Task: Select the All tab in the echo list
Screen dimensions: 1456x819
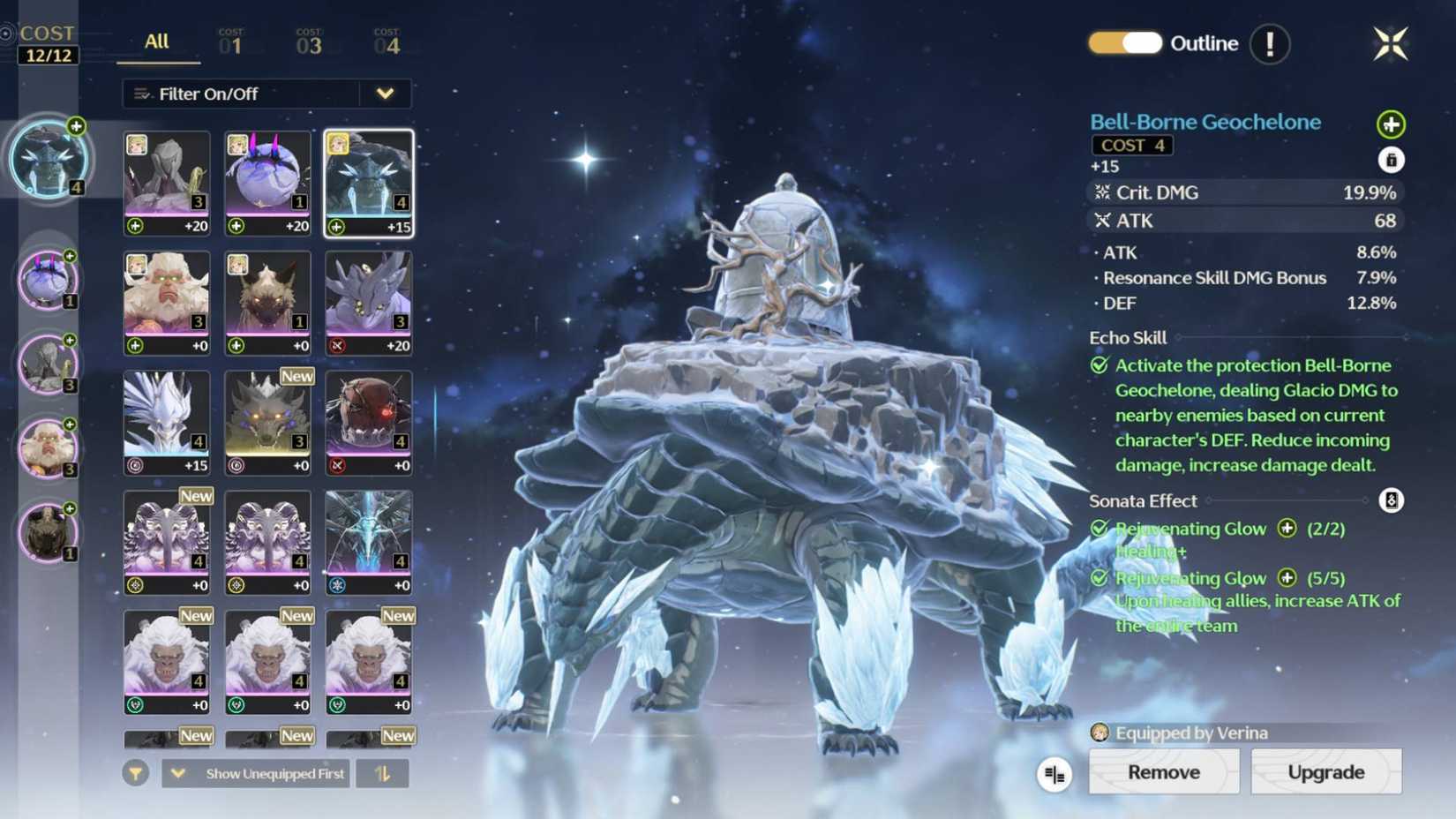Action: [x=156, y=41]
